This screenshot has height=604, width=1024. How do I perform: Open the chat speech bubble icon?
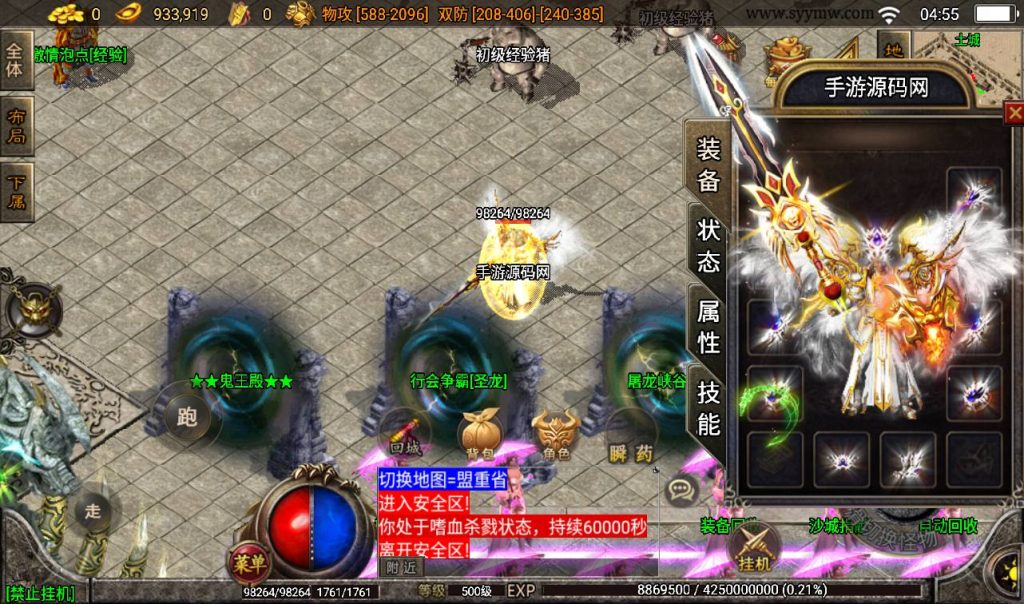pos(682,490)
